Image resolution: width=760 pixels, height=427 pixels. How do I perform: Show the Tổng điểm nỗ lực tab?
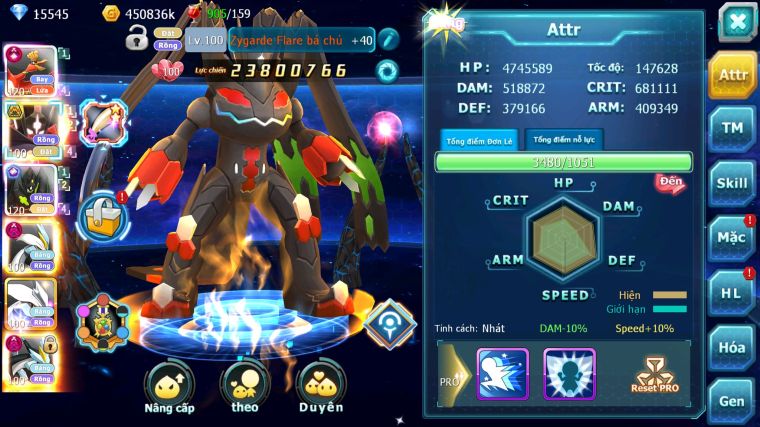pyautogui.click(x=563, y=140)
